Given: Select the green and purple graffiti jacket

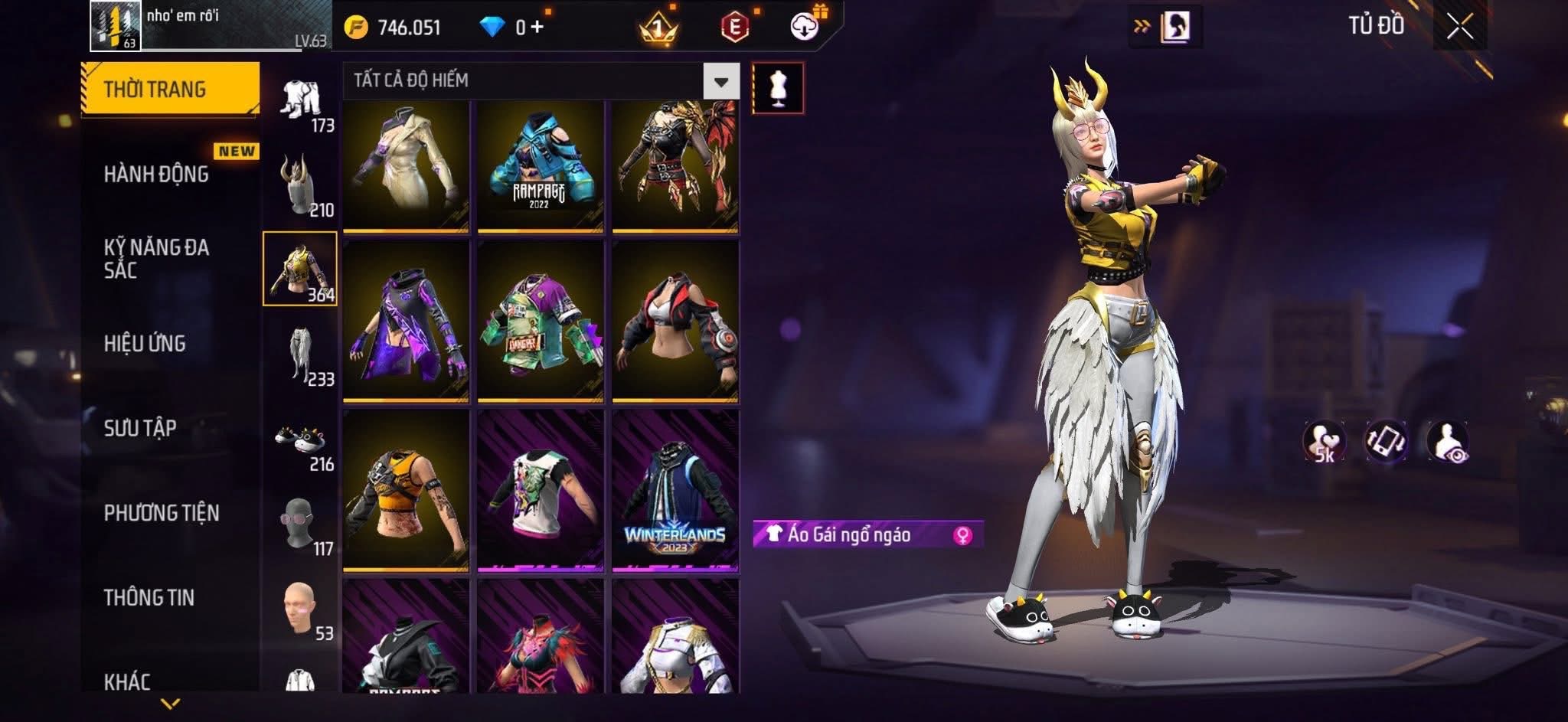Looking at the screenshot, I should pyautogui.click(x=540, y=322).
